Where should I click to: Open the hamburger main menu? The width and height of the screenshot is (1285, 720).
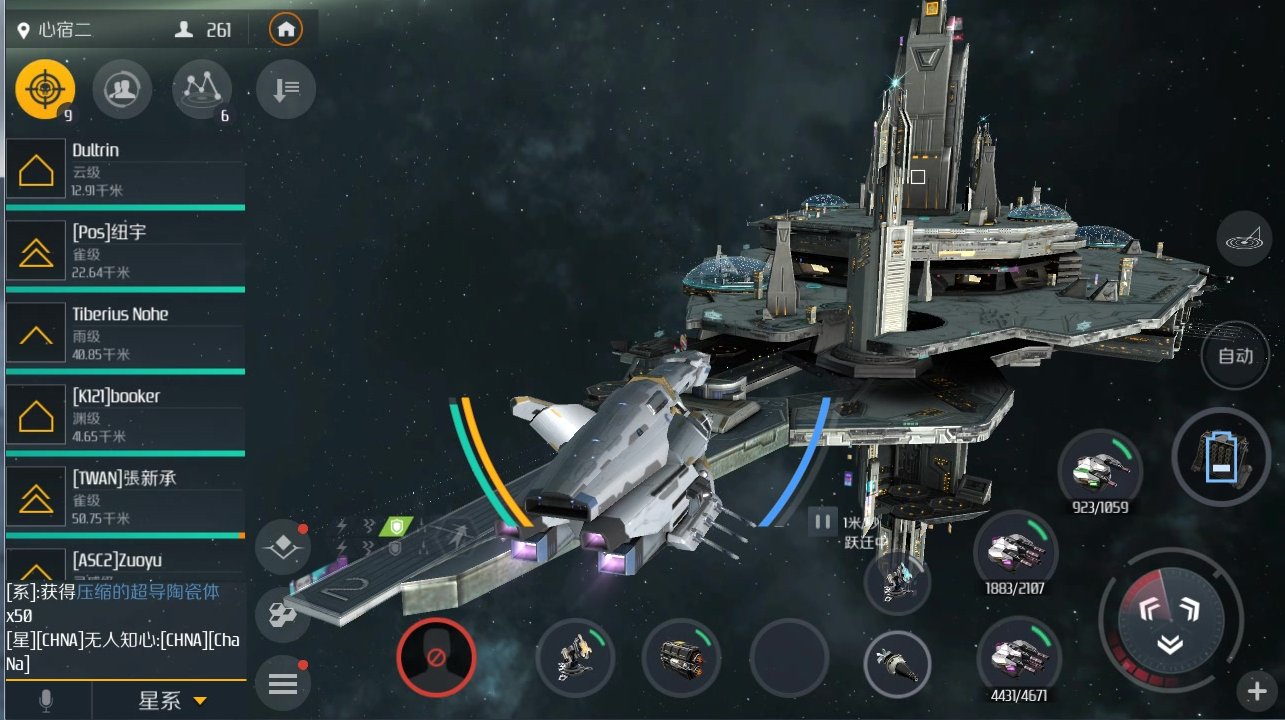283,684
